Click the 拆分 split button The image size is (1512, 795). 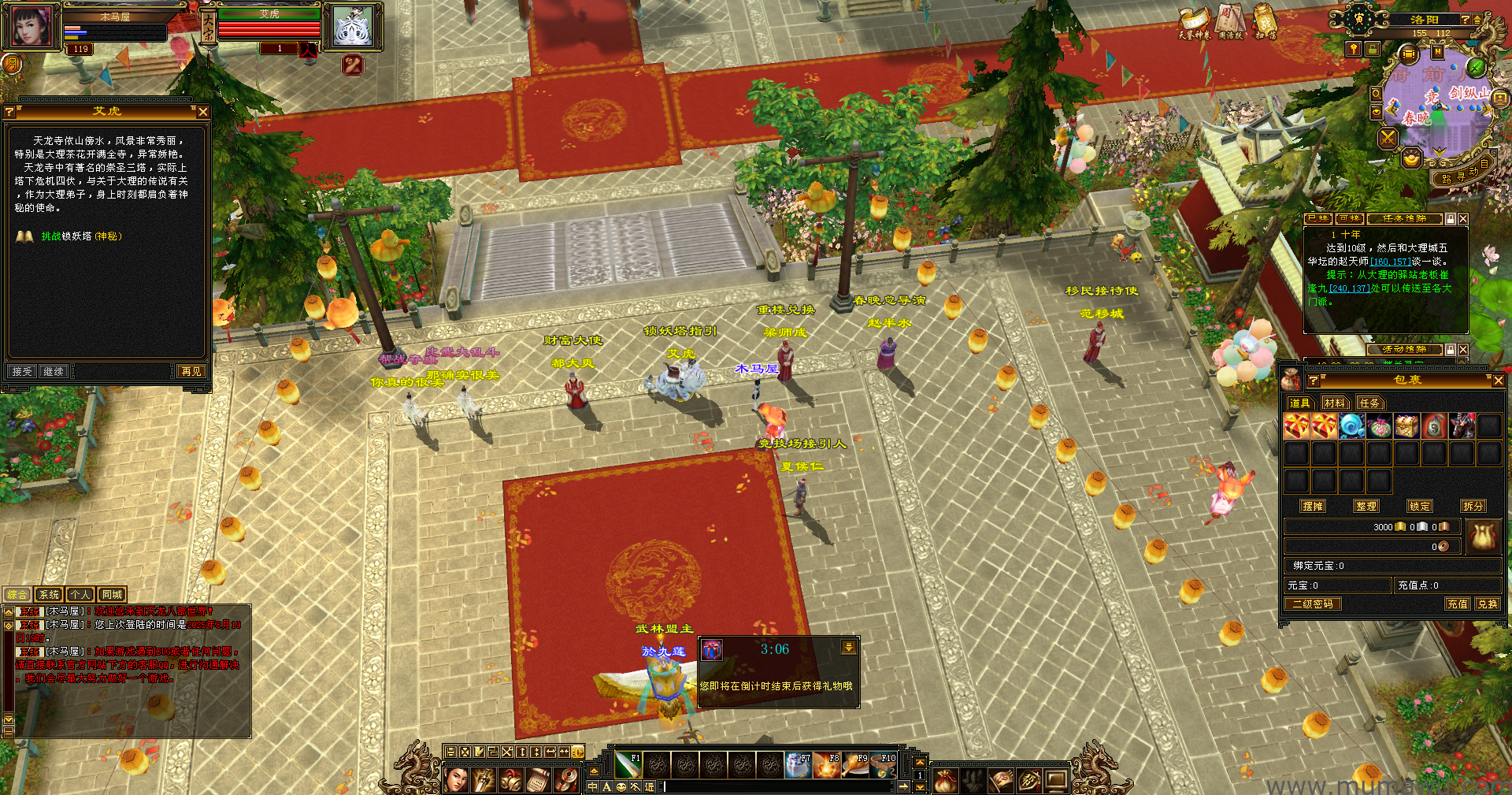tap(1473, 507)
